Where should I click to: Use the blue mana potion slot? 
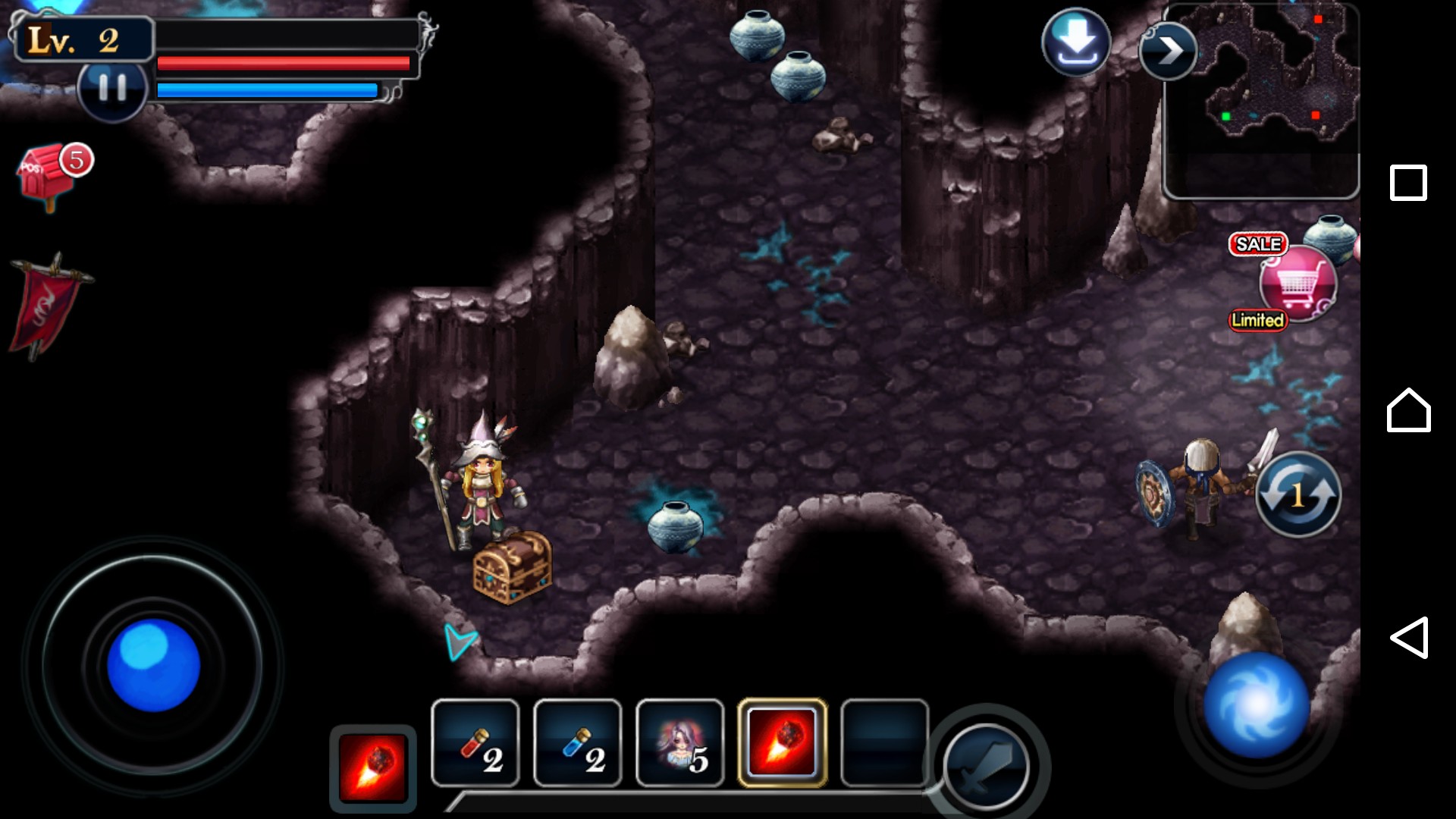tap(578, 743)
